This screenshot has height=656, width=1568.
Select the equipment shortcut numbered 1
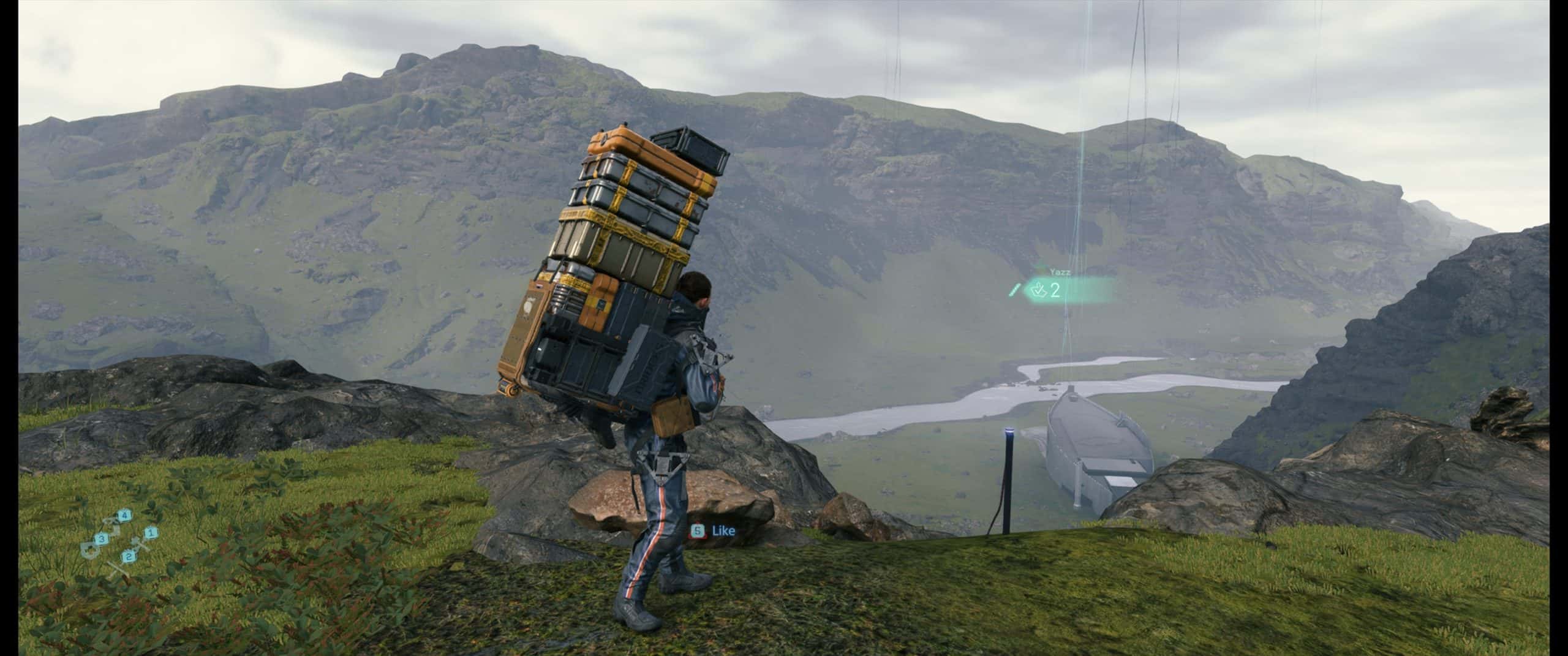[151, 533]
